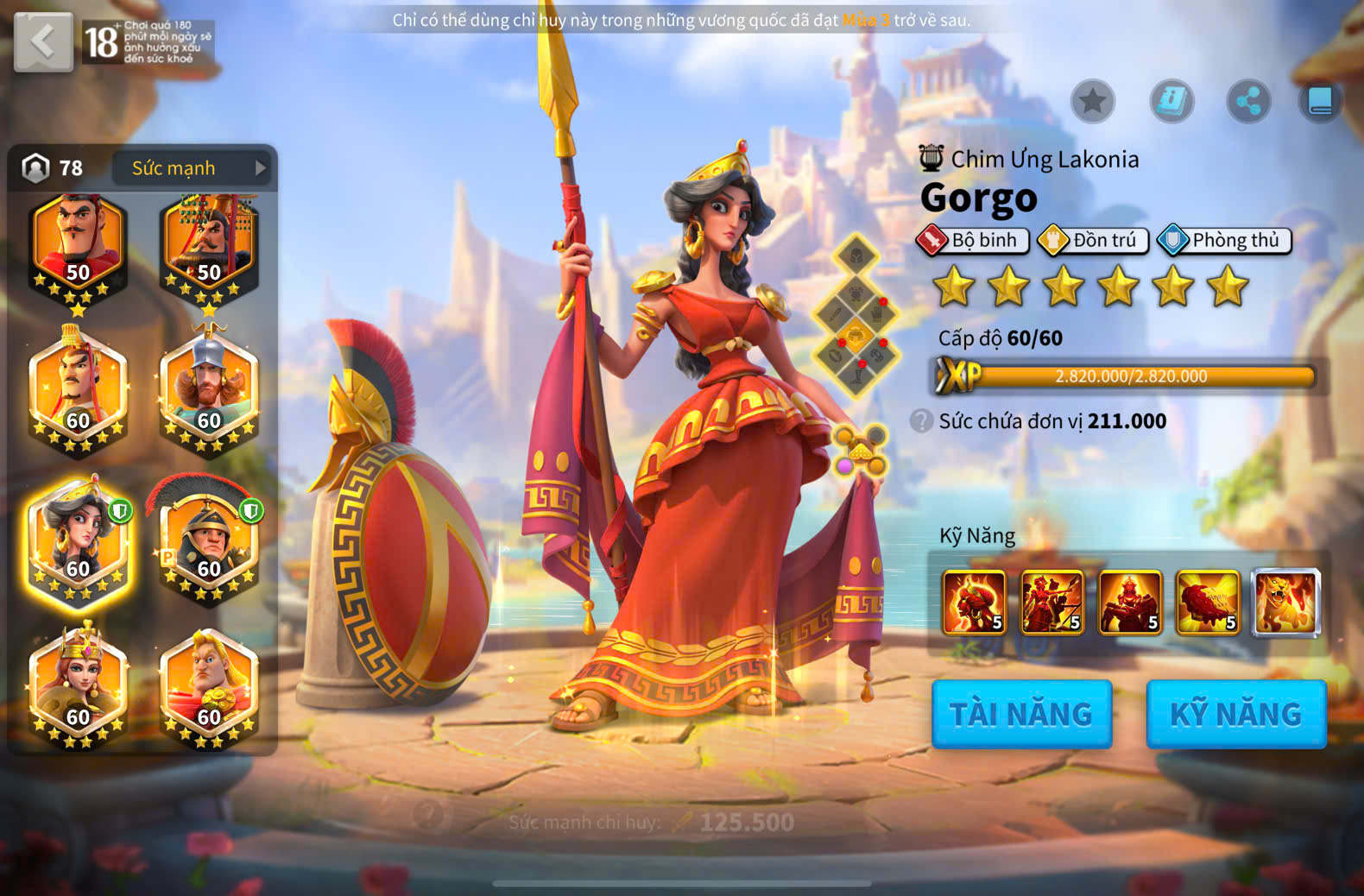Open the diamond-shaped talent tree preview
This screenshot has width=1364, height=896.
pos(856,316)
